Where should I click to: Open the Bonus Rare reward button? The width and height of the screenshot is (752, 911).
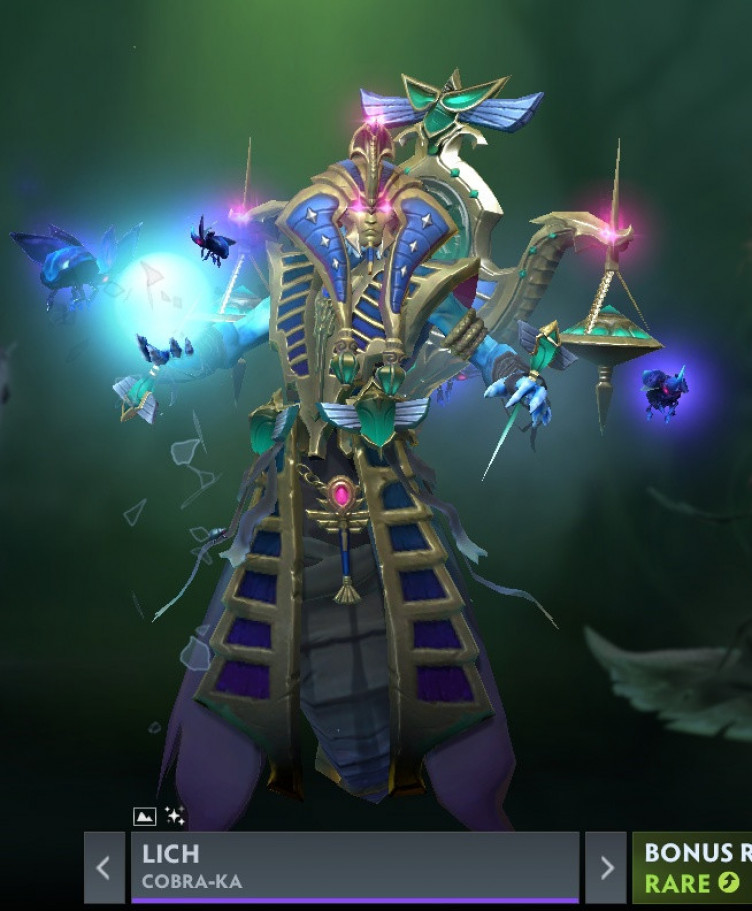[x=694, y=867]
